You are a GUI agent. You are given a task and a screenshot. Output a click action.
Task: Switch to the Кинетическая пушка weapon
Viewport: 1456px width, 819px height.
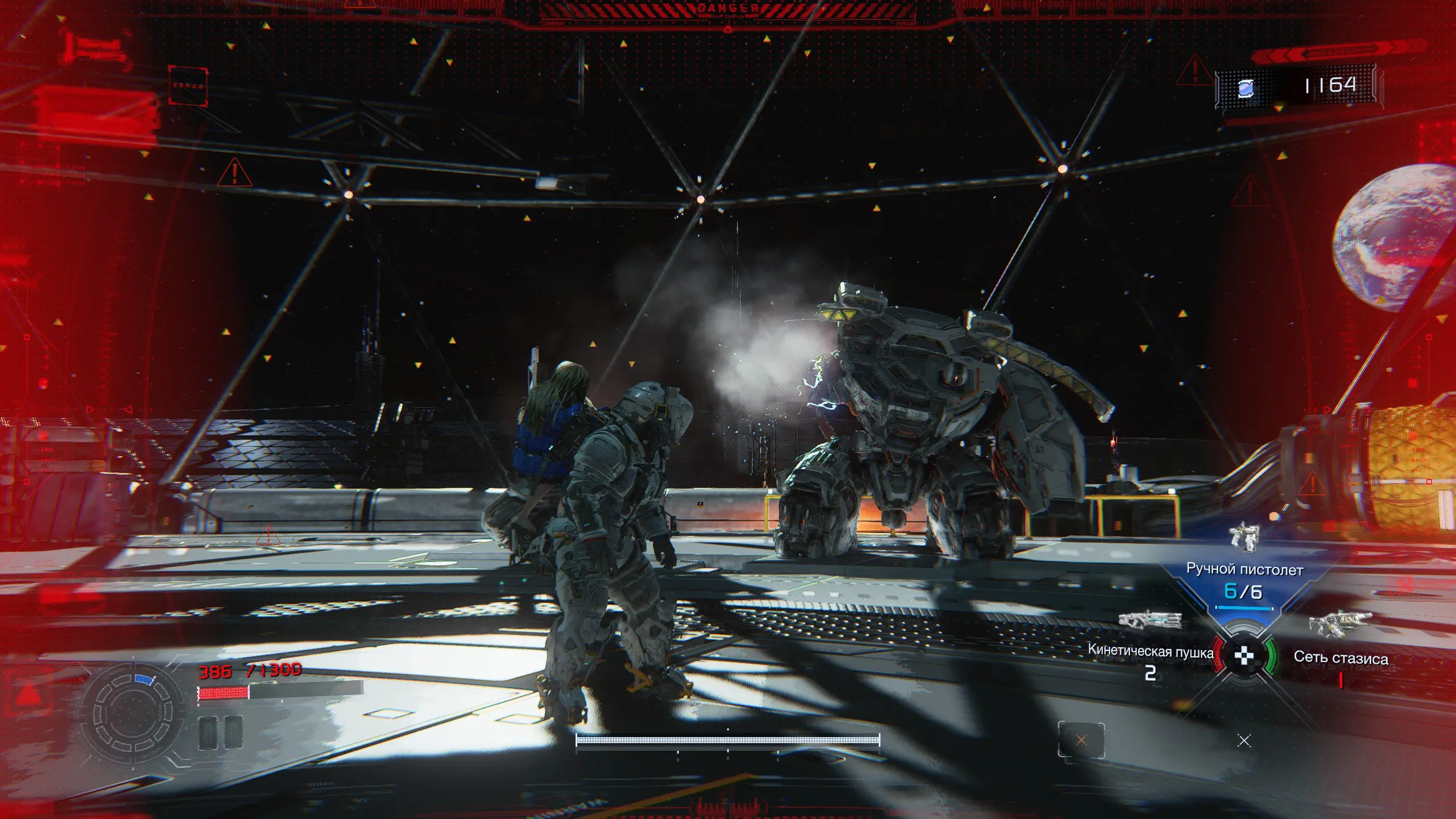tap(1149, 620)
